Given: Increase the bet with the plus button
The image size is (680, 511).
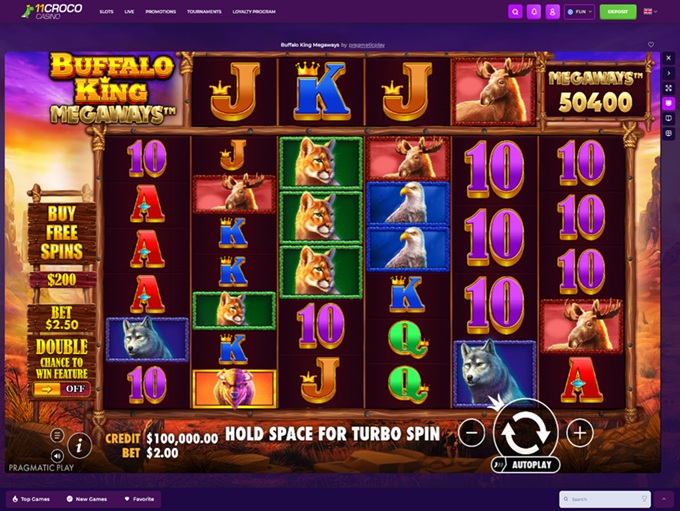Looking at the screenshot, I should point(580,432).
